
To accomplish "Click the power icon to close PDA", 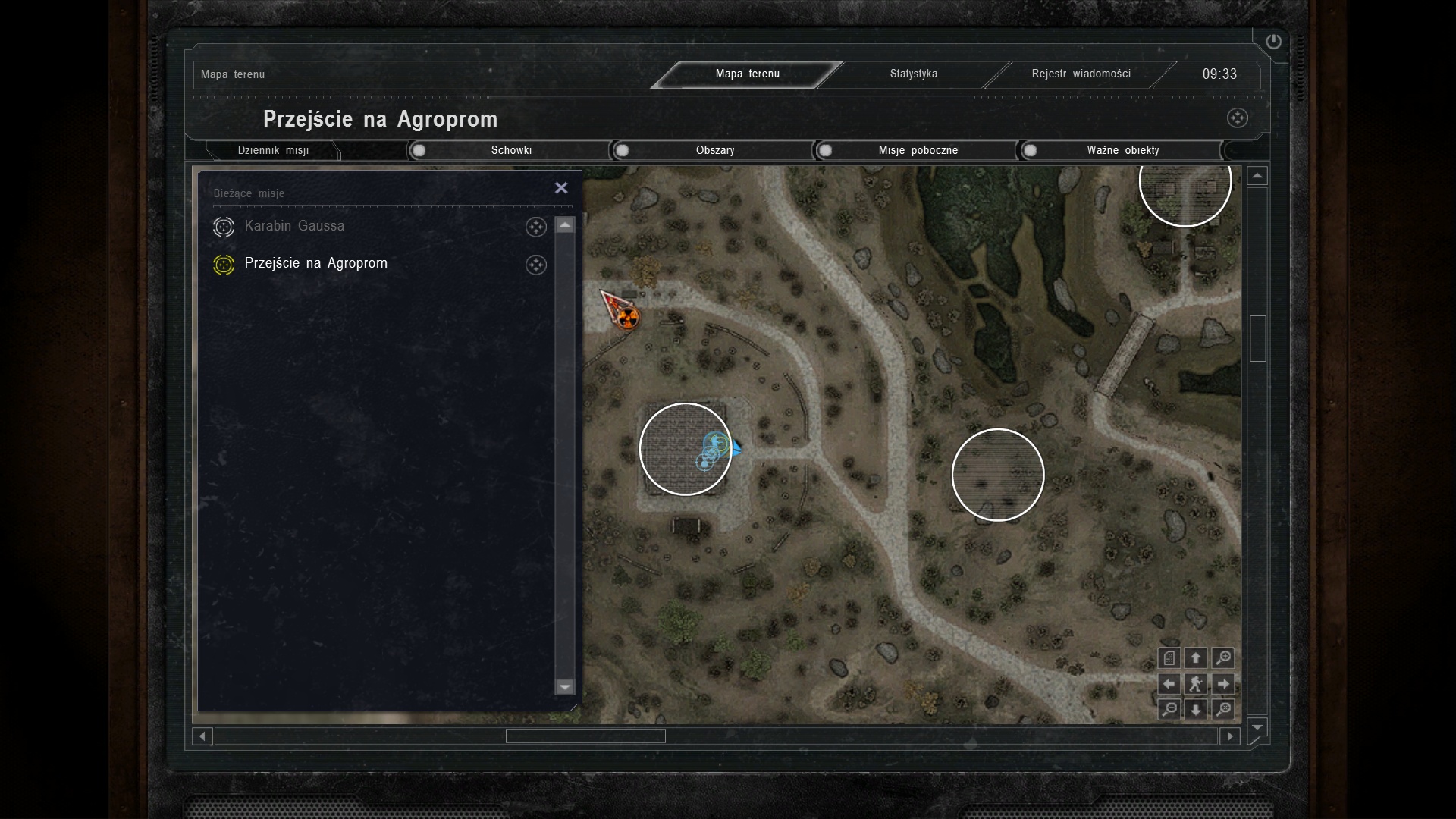I will [x=1273, y=42].
